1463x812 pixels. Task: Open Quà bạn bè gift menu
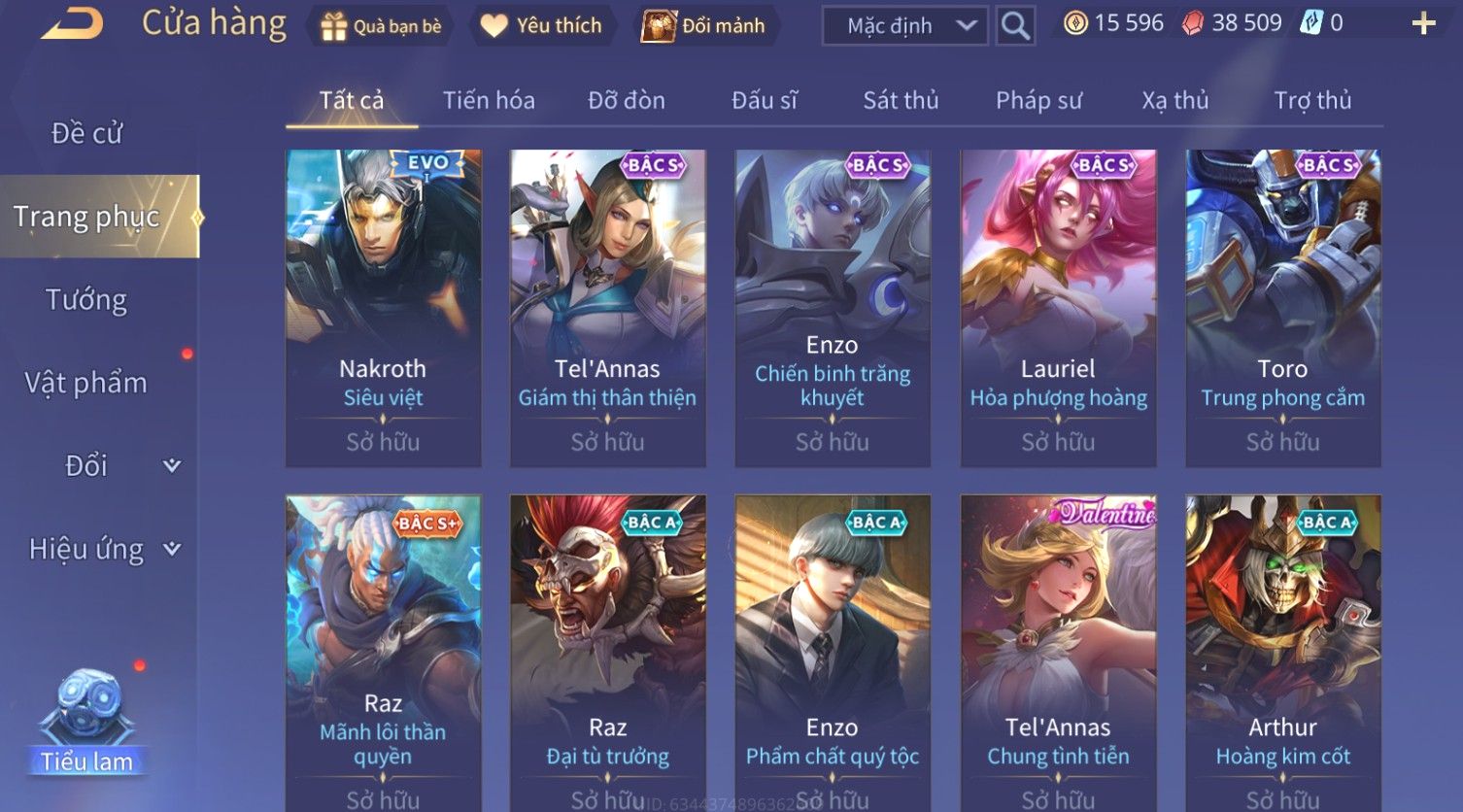click(381, 26)
